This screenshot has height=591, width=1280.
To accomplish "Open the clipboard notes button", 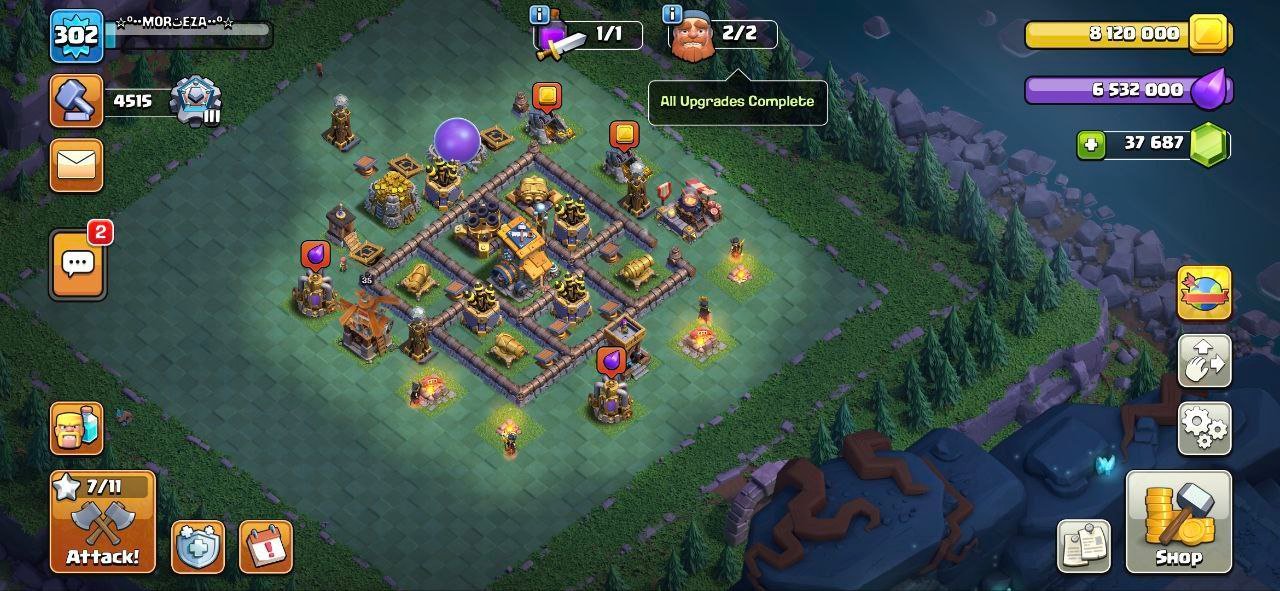I will [1084, 546].
